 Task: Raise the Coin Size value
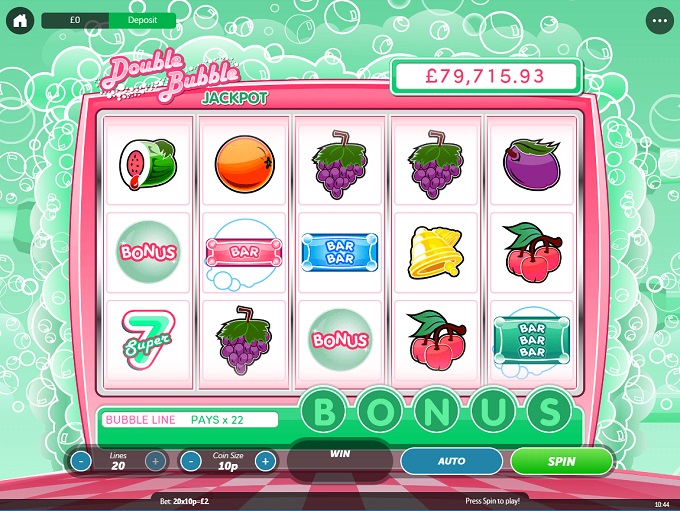pyautogui.click(x=265, y=461)
